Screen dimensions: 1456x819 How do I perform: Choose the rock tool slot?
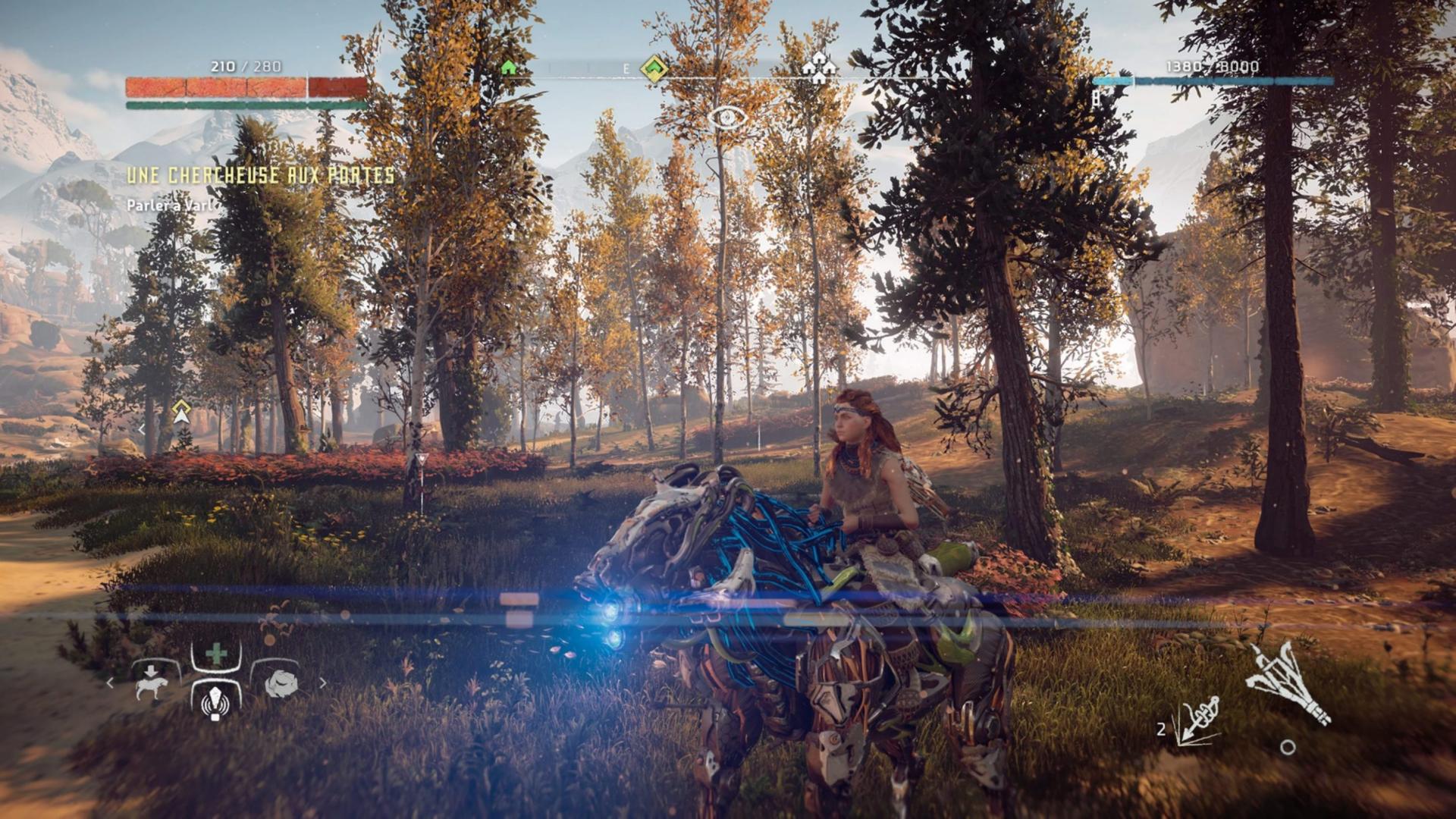coord(280,684)
